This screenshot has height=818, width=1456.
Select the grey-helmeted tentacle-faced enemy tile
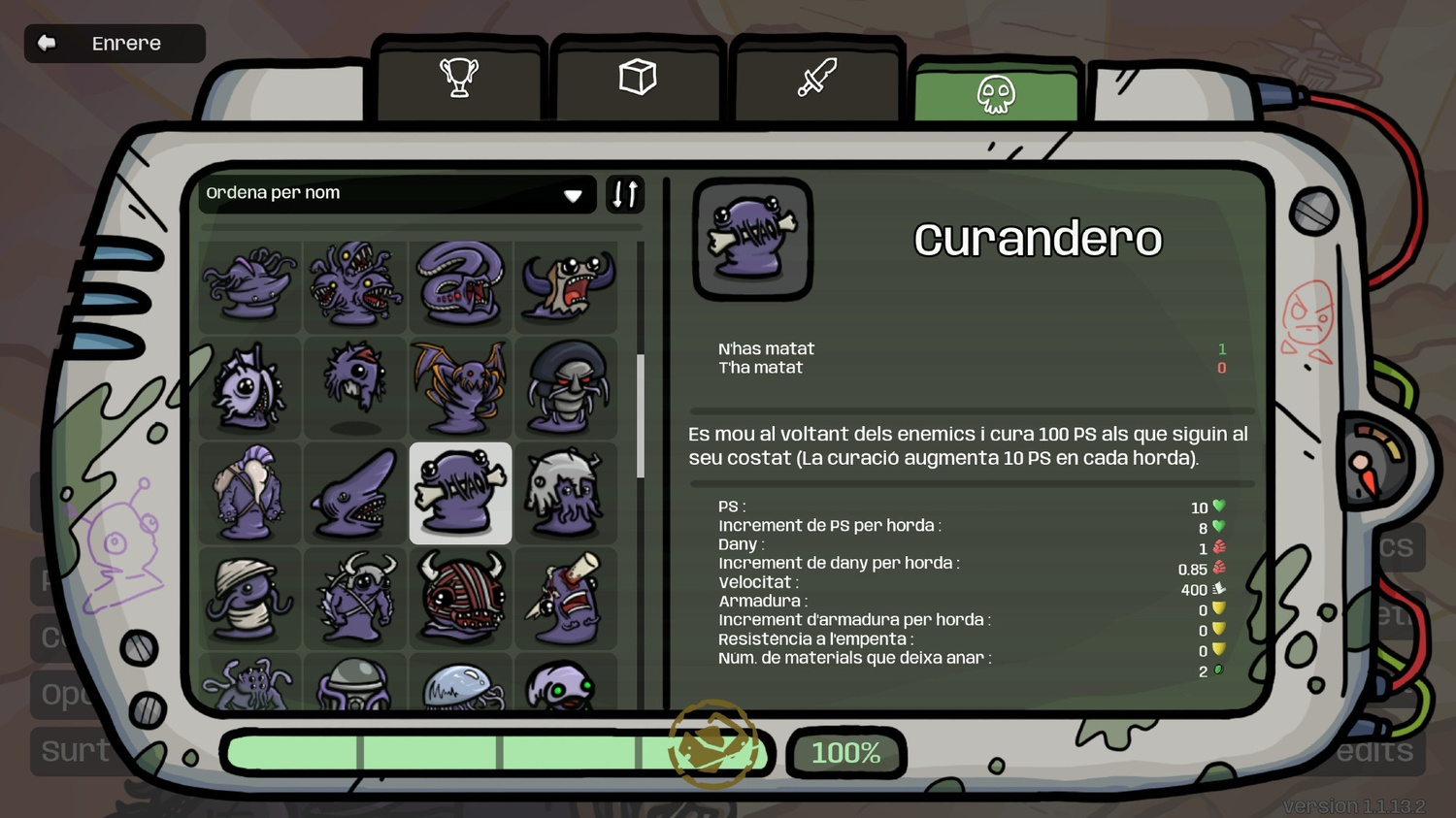(x=566, y=493)
